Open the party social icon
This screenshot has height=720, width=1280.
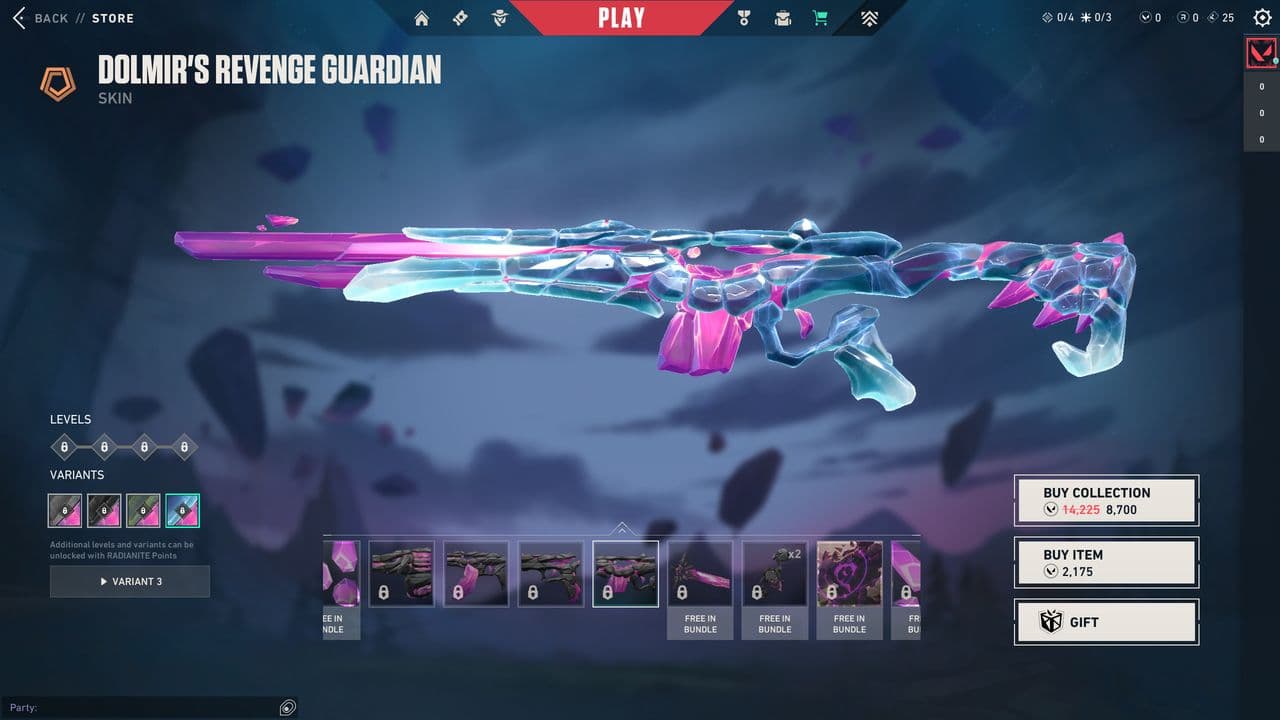pyautogui.click(x=288, y=708)
